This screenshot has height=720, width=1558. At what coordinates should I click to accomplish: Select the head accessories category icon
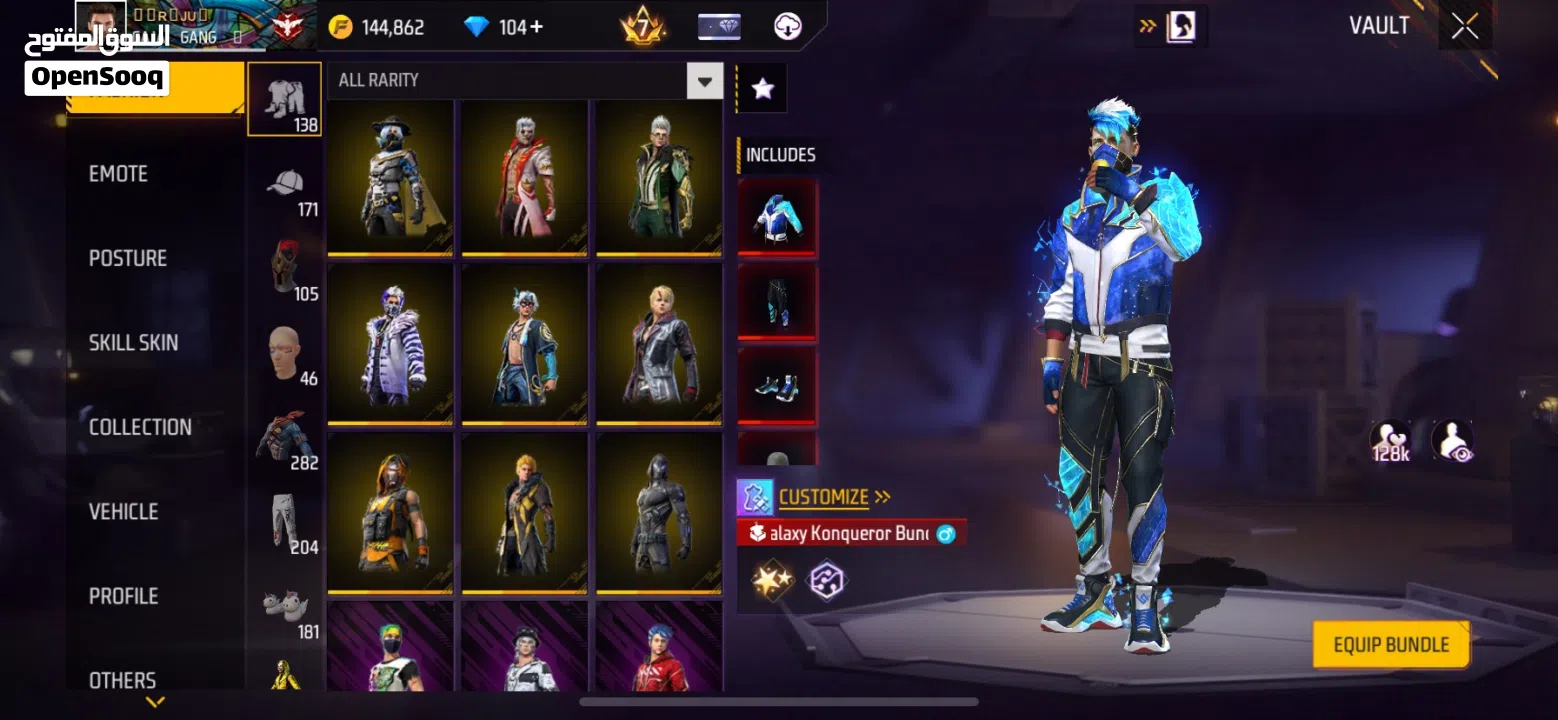284,352
